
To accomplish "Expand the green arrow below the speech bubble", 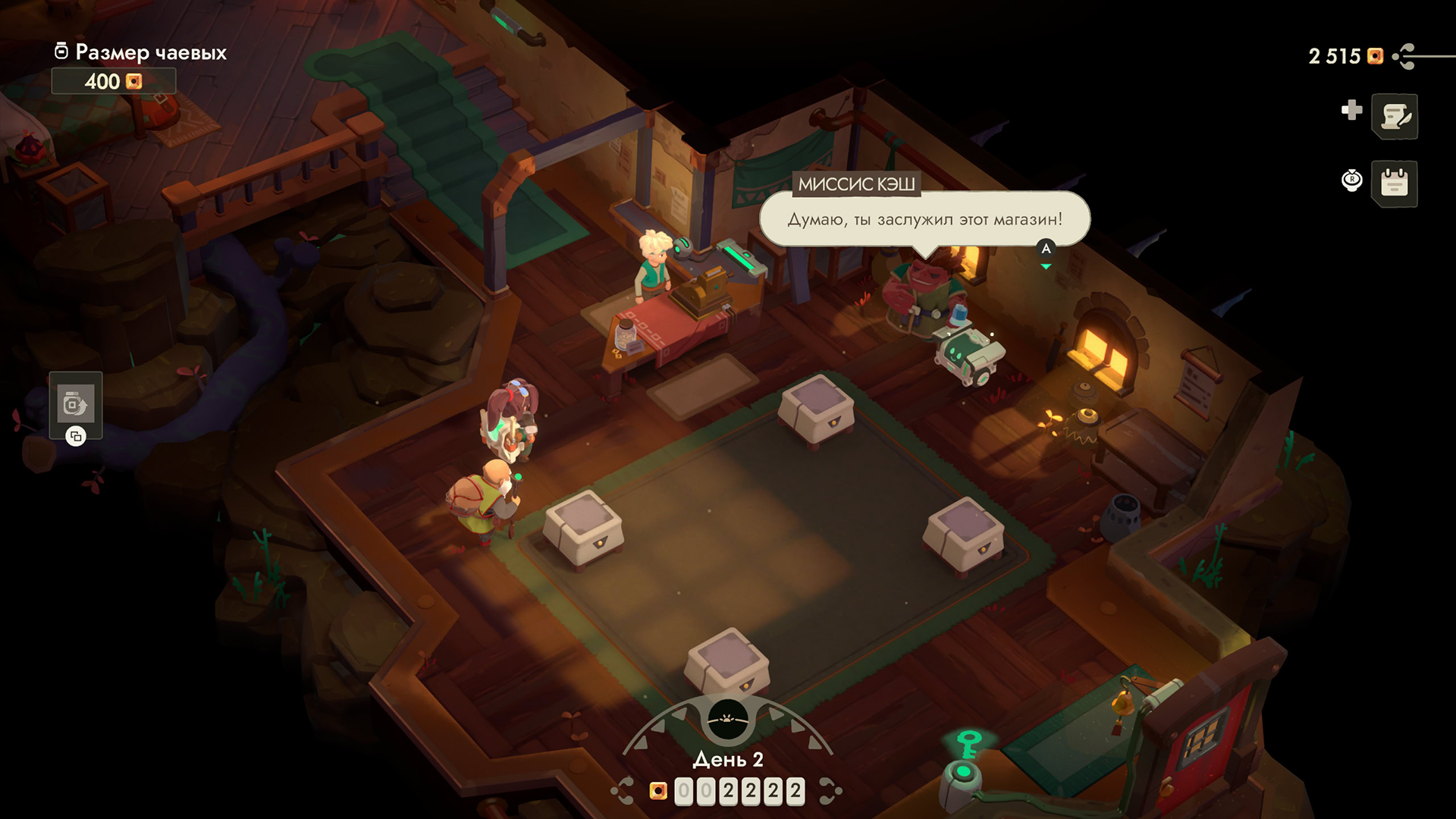I will [x=1045, y=266].
